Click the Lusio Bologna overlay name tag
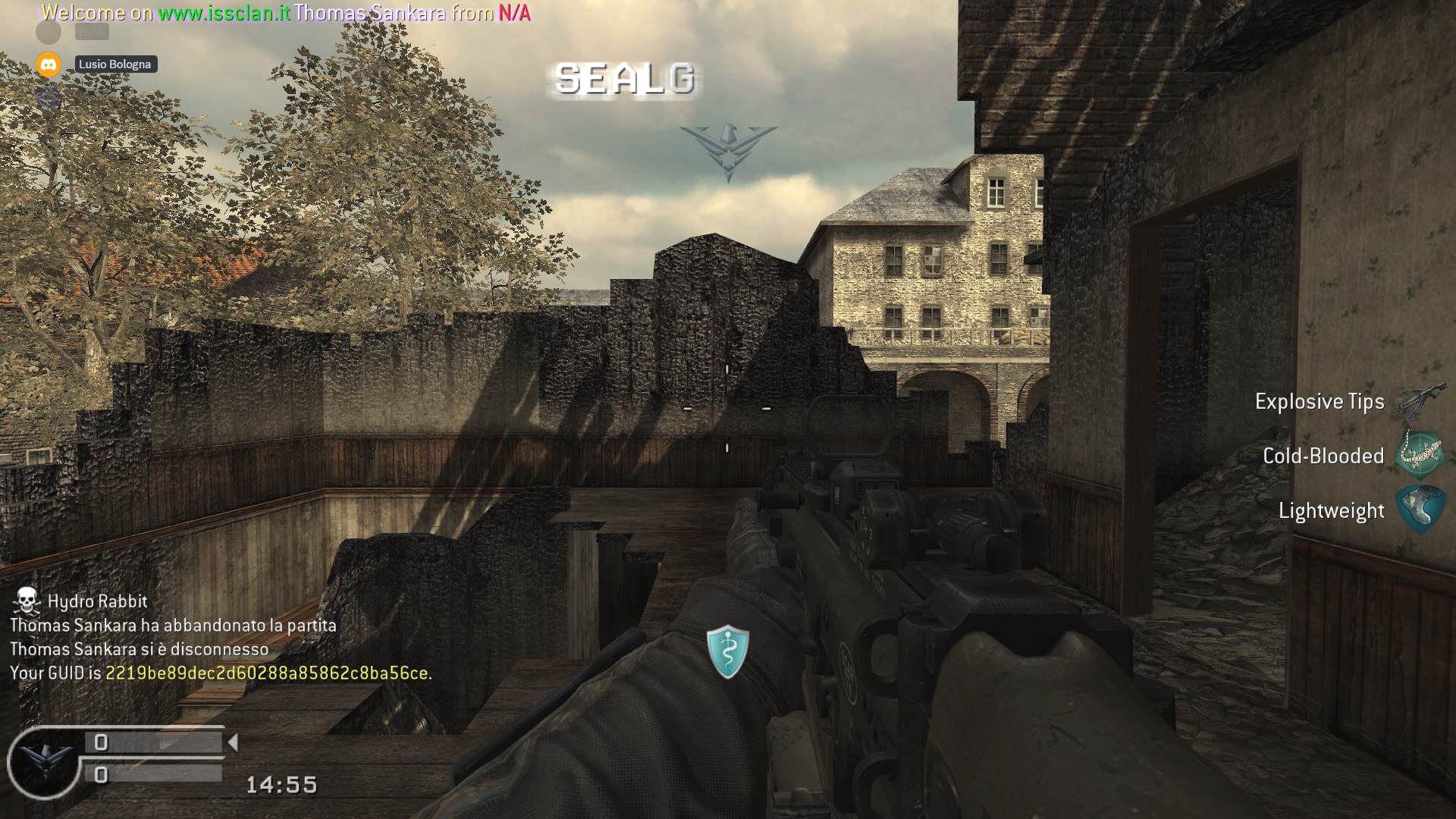This screenshot has height=819, width=1456. [115, 64]
